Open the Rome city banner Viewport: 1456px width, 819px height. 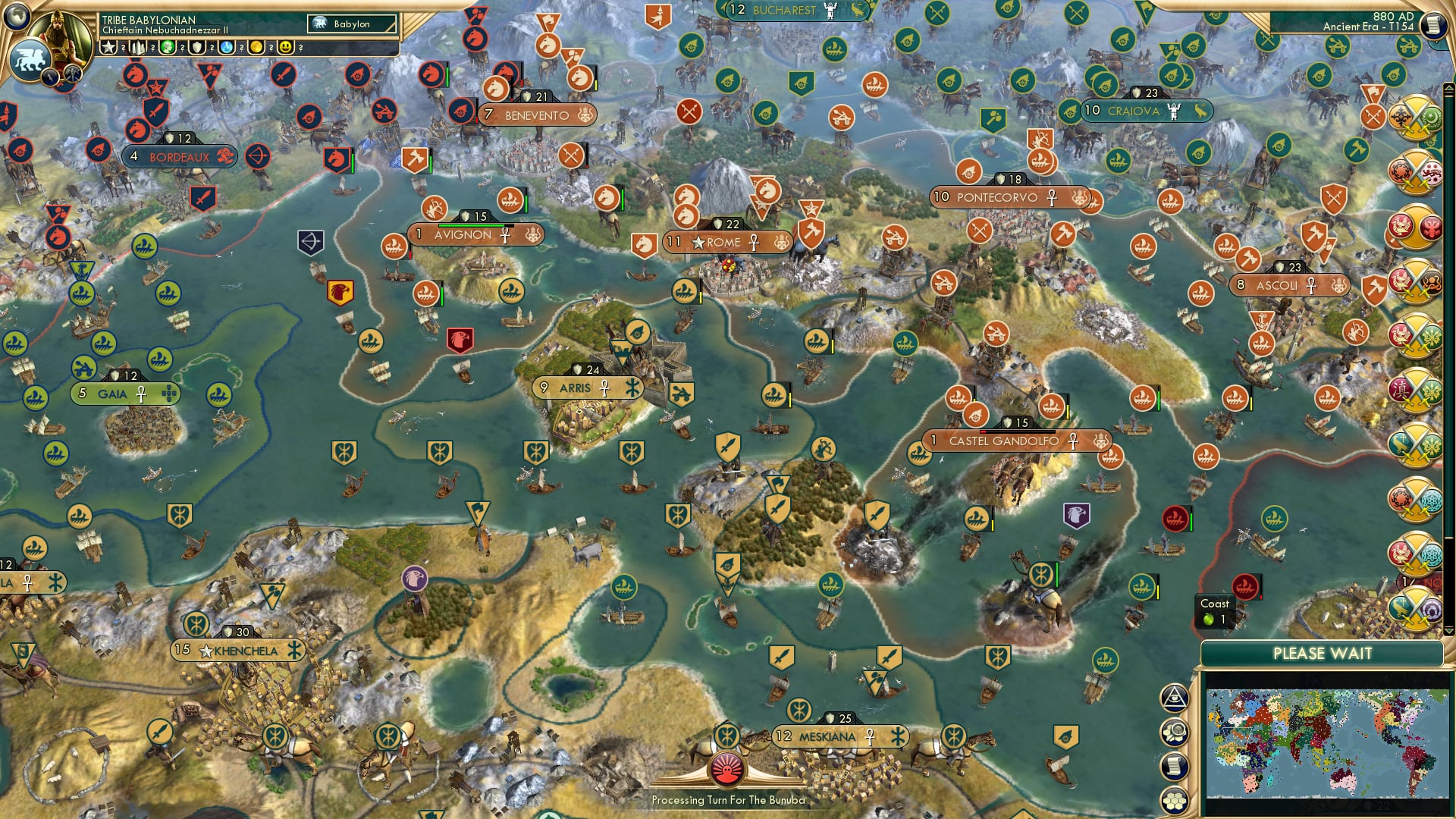pos(724,243)
